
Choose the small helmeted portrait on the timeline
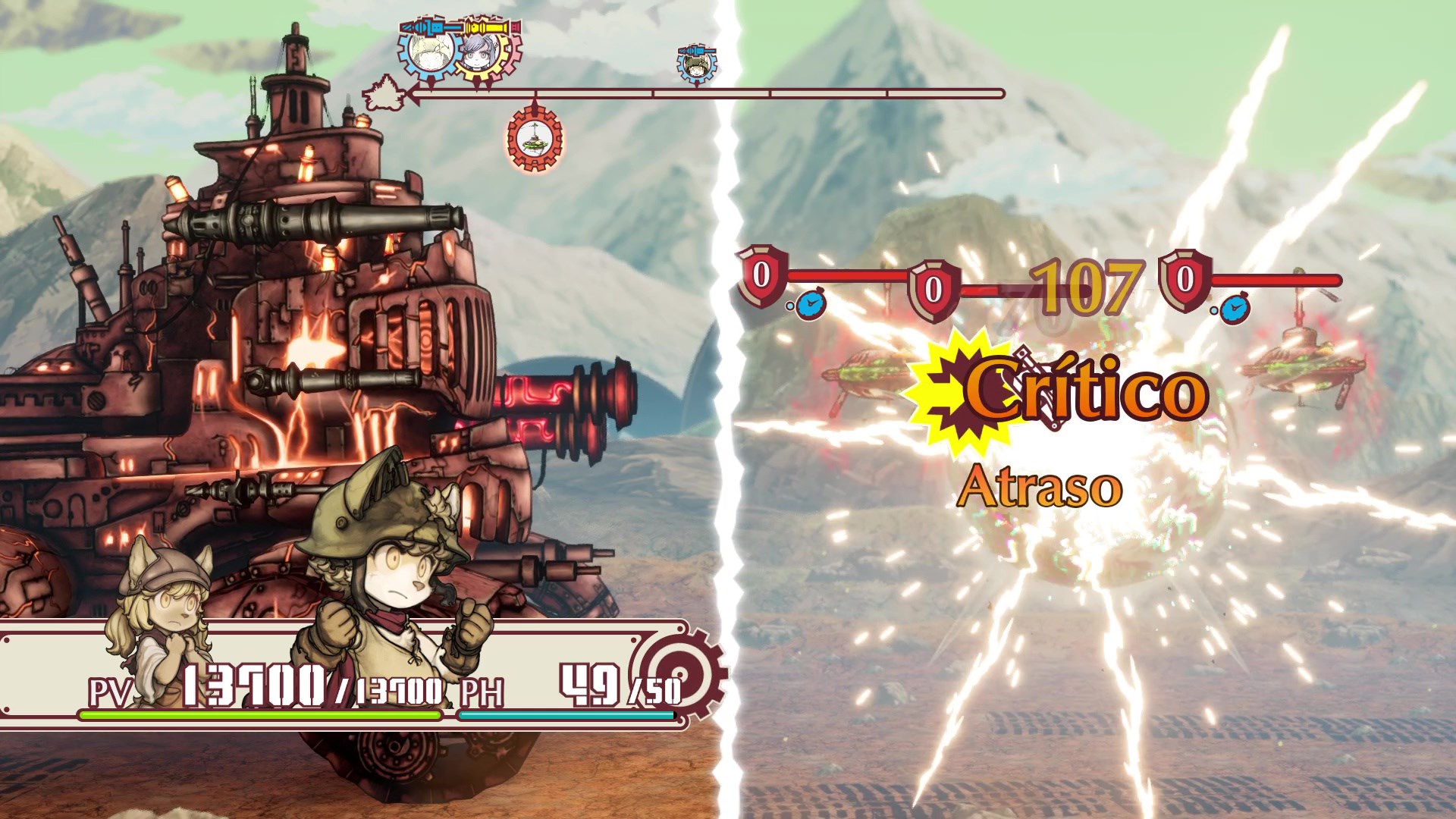696,64
